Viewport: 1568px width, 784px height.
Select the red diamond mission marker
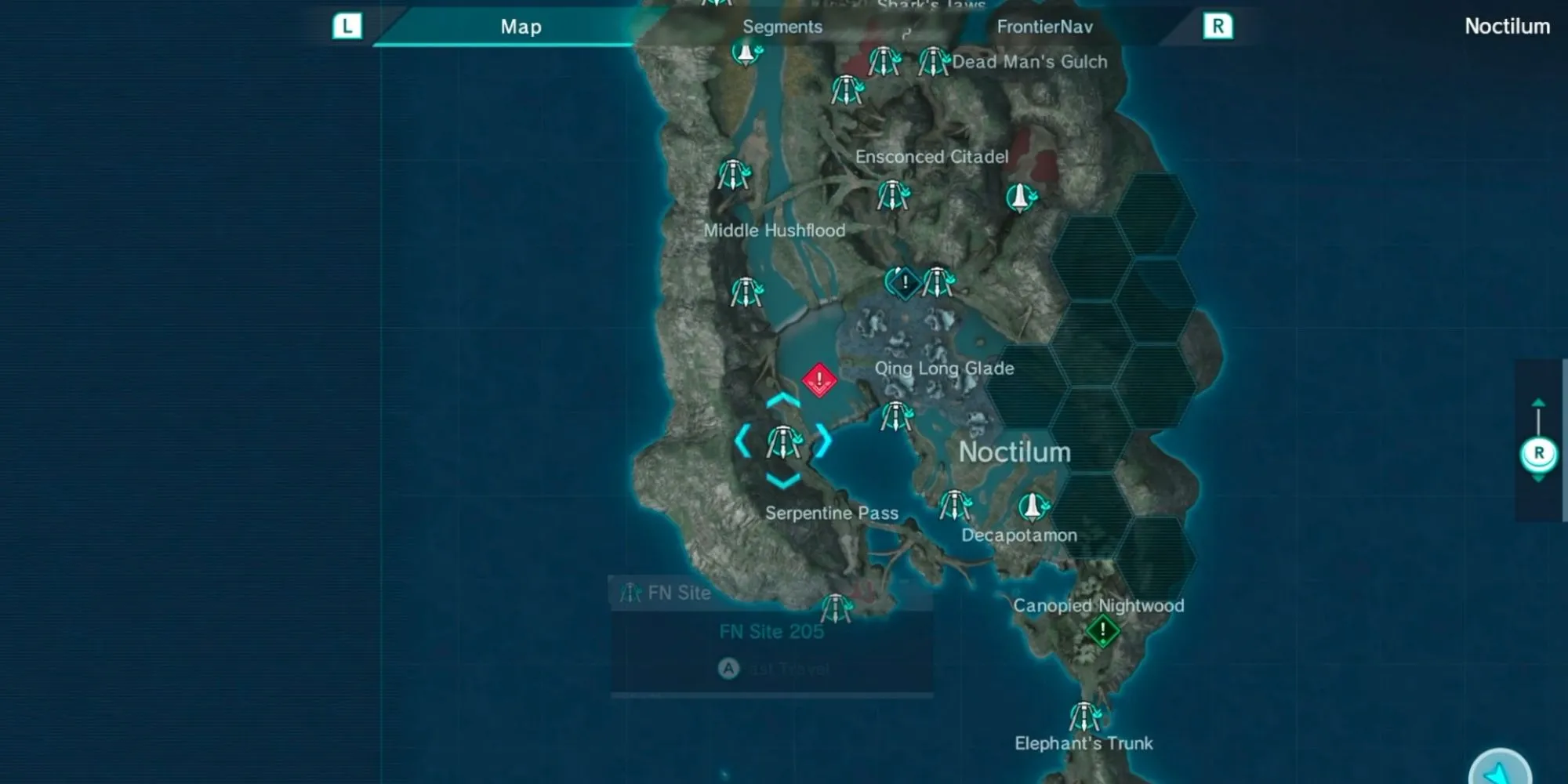[x=819, y=380]
